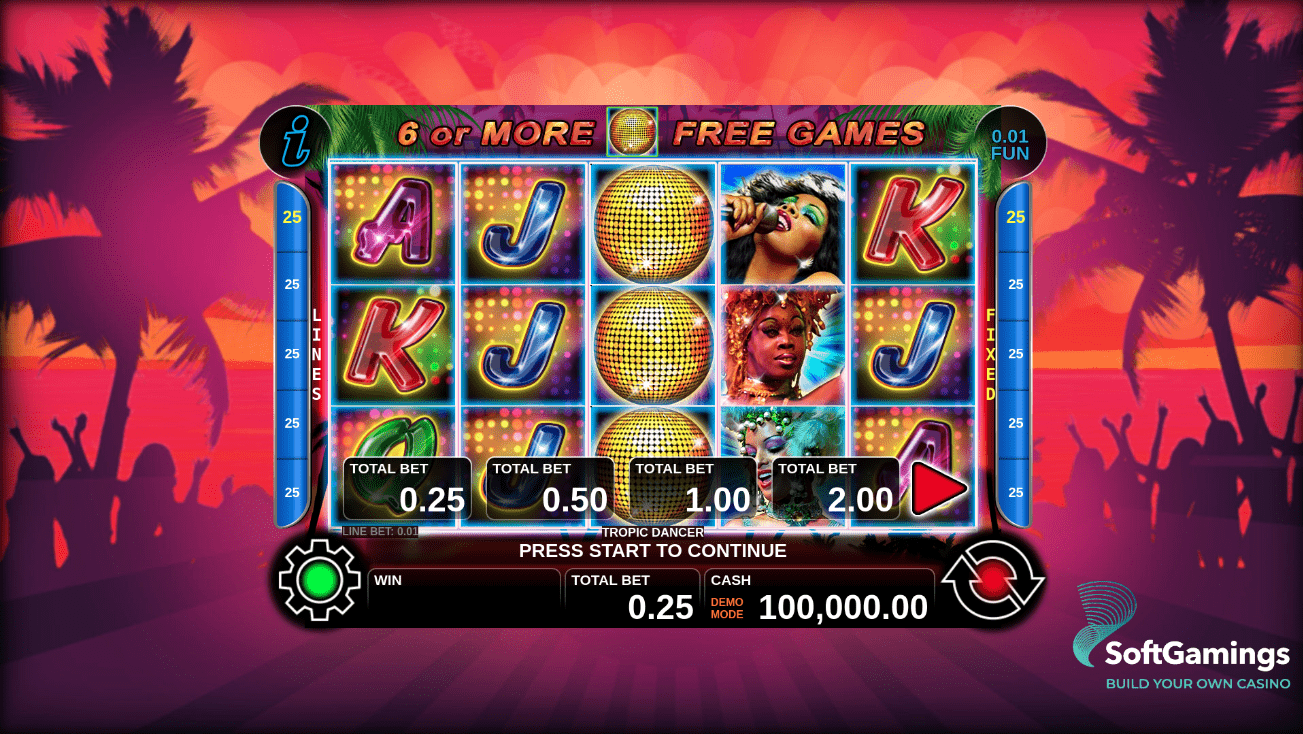Viewport: 1303px width, 734px height.
Task: Choose the 0.50 total bet option
Action: (x=550, y=489)
